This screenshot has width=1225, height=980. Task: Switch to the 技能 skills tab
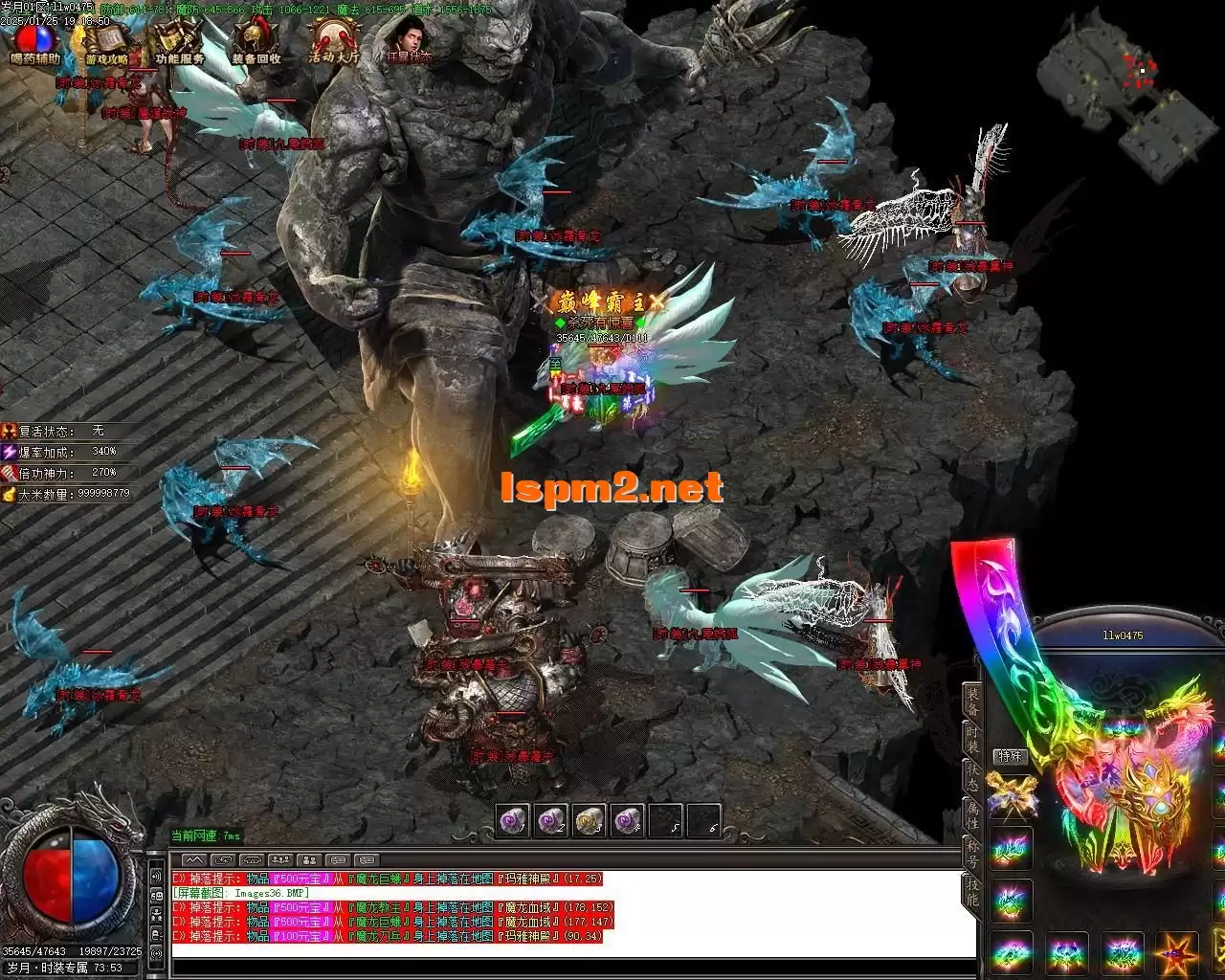[972, 894]
